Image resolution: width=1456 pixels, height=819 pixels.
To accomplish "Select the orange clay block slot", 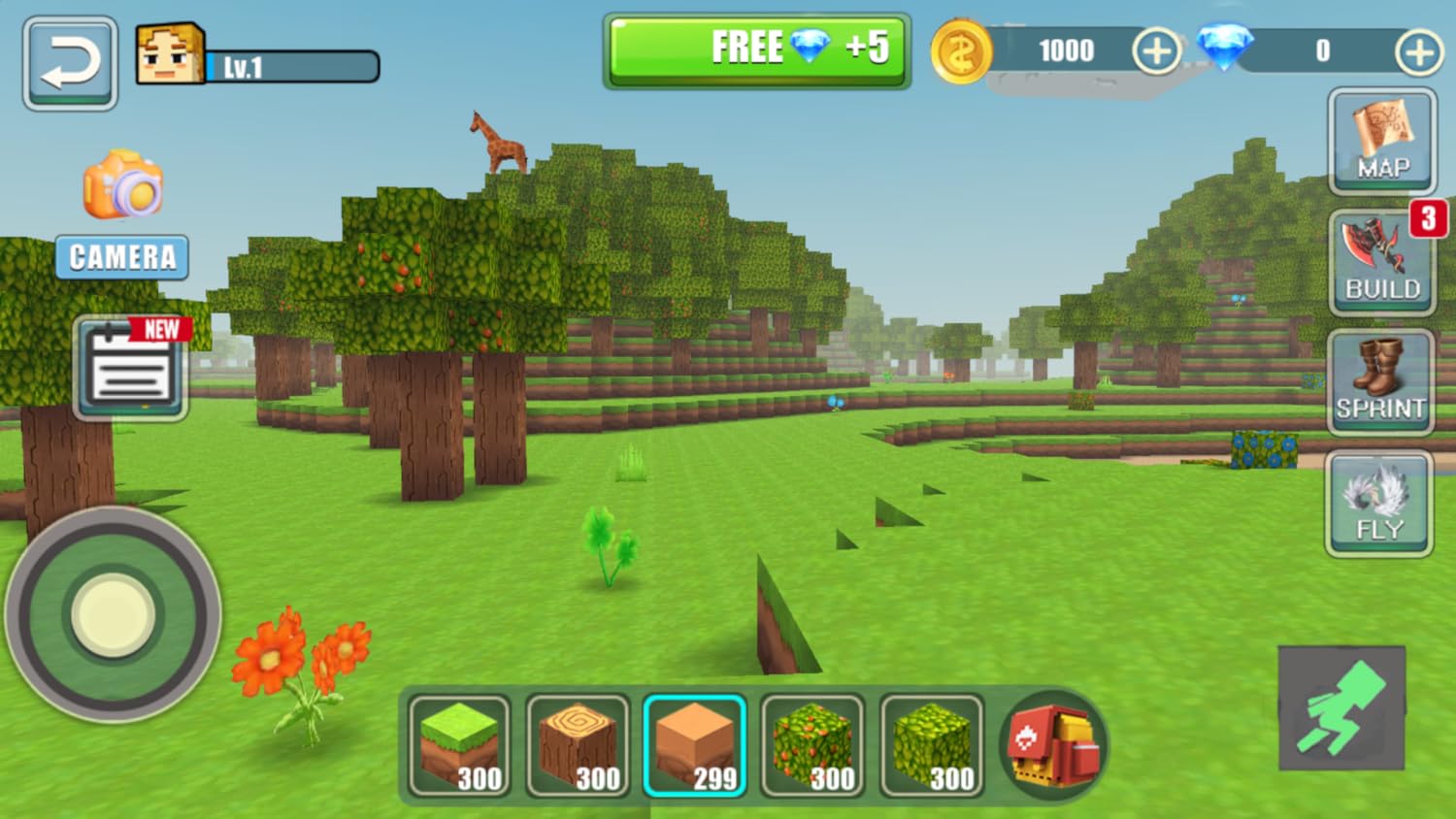I will [695, 745].
